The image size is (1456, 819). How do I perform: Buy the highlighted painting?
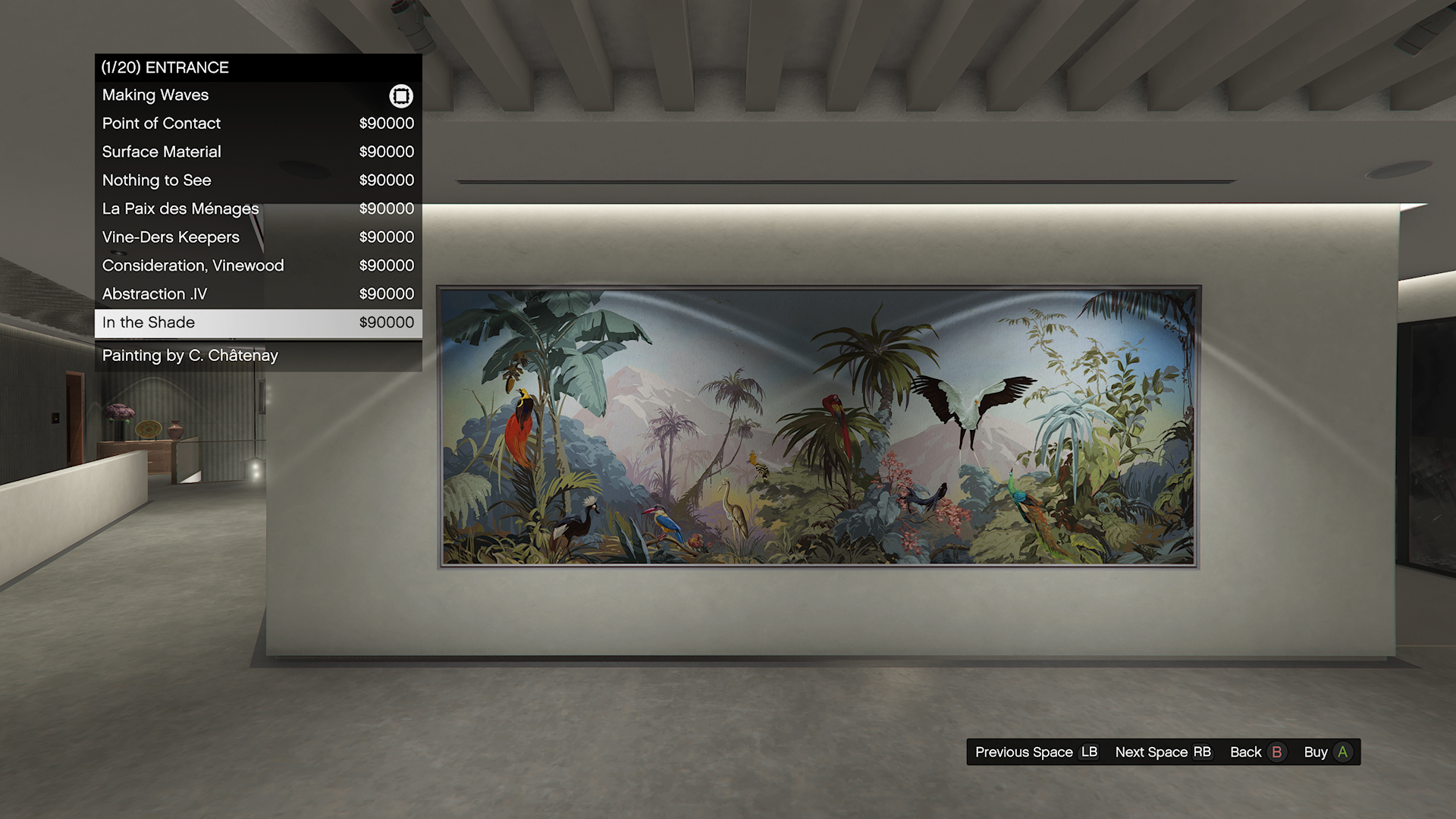point(1327,752)
